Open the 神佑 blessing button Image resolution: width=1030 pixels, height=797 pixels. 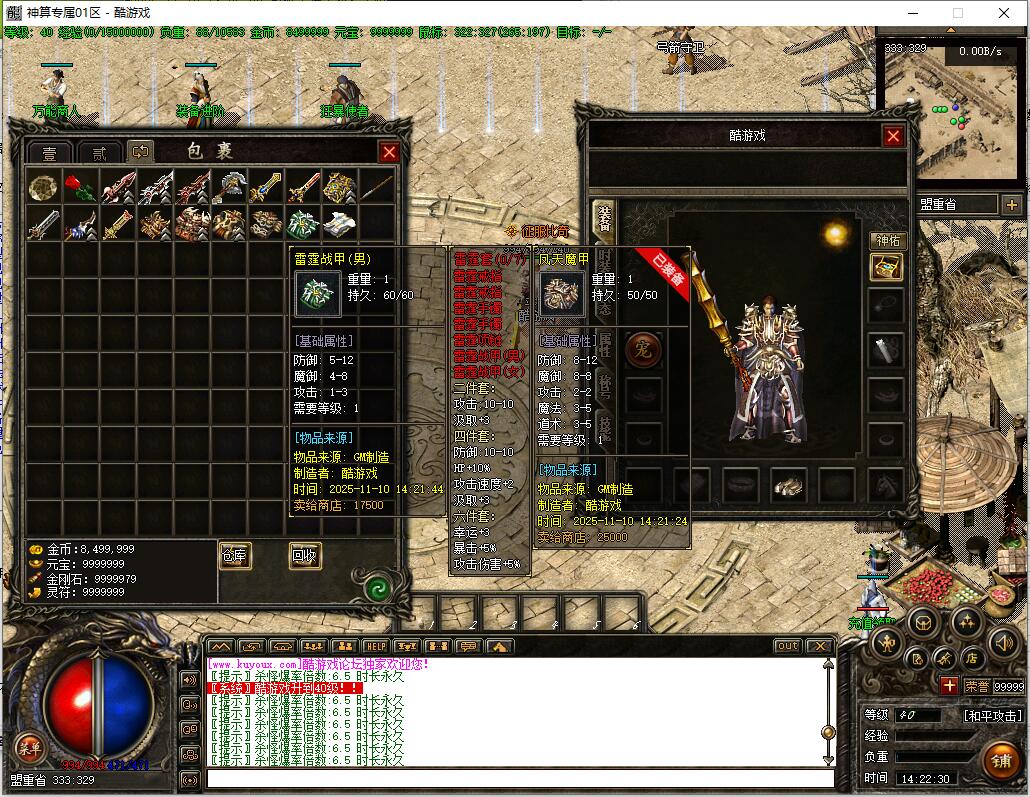(x=887, y=241)
